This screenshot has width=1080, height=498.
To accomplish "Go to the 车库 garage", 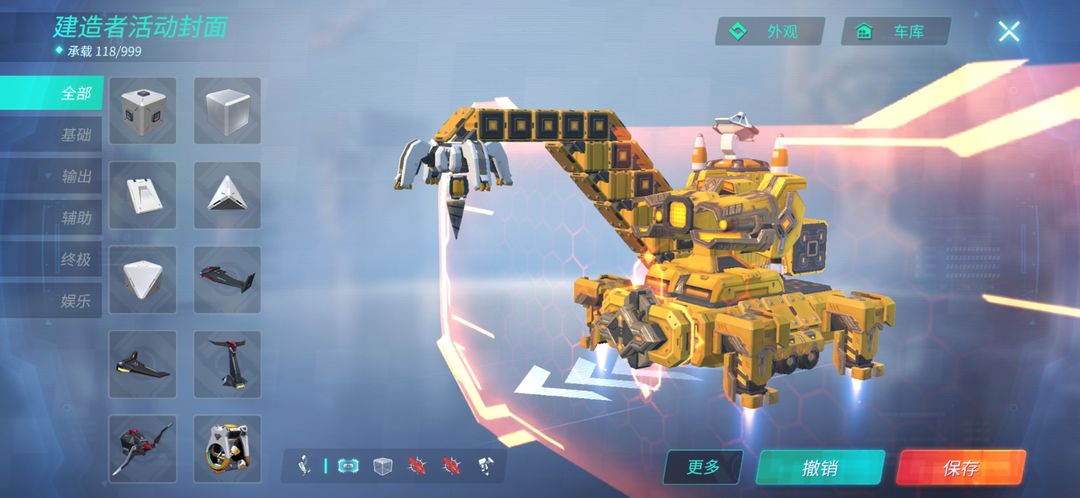I will point(896,32).
